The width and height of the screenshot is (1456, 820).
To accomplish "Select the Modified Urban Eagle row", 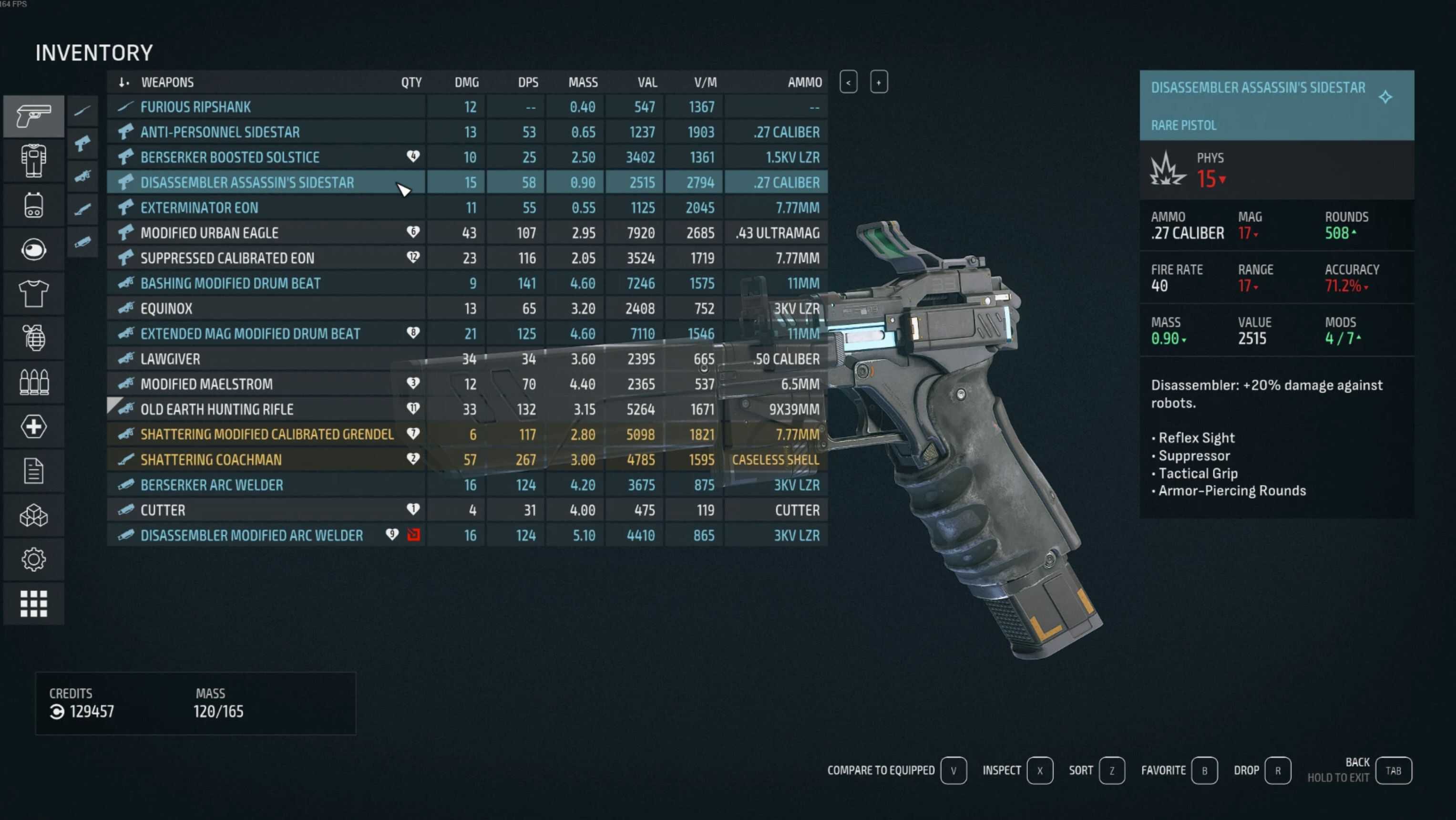I will [x=209, y=233].
